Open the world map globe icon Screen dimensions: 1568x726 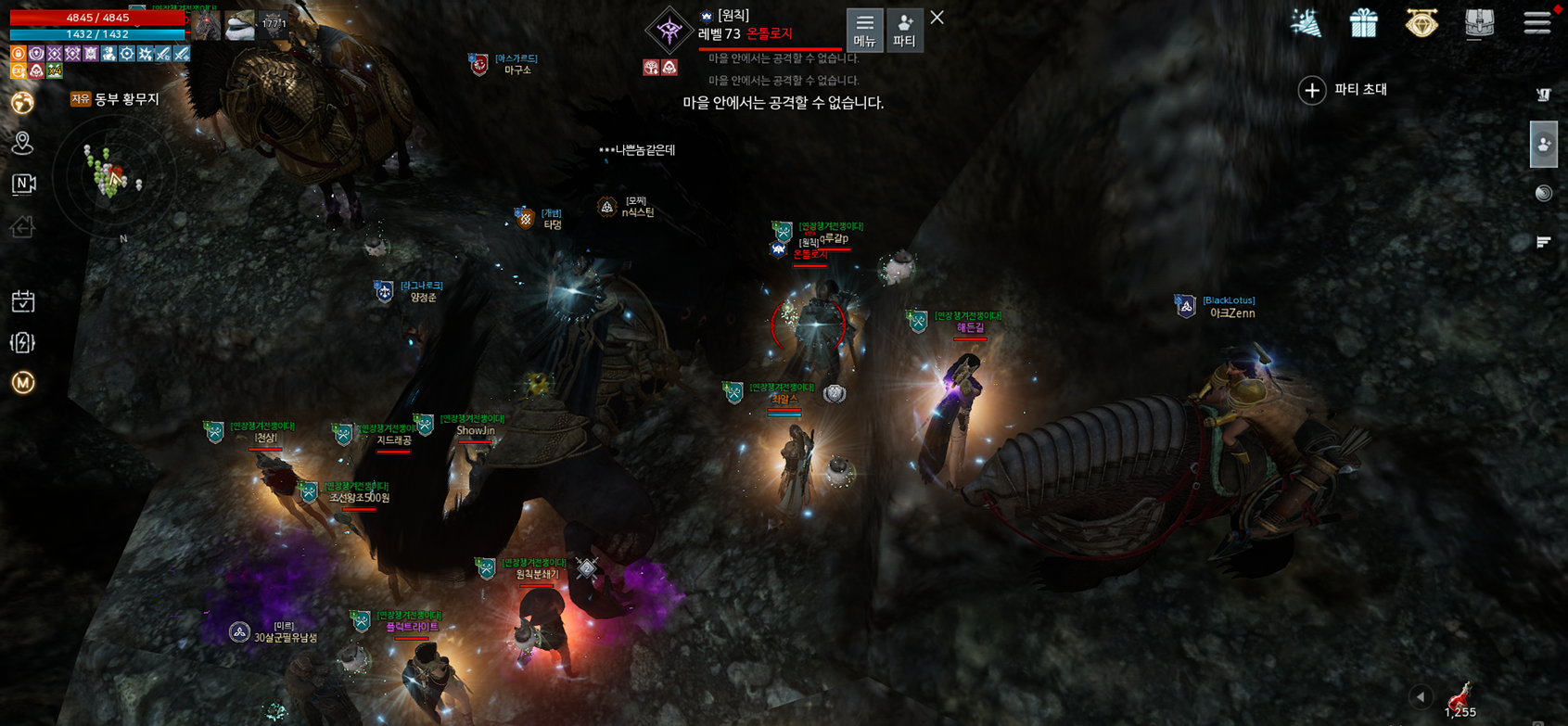[x=23, y=102]
